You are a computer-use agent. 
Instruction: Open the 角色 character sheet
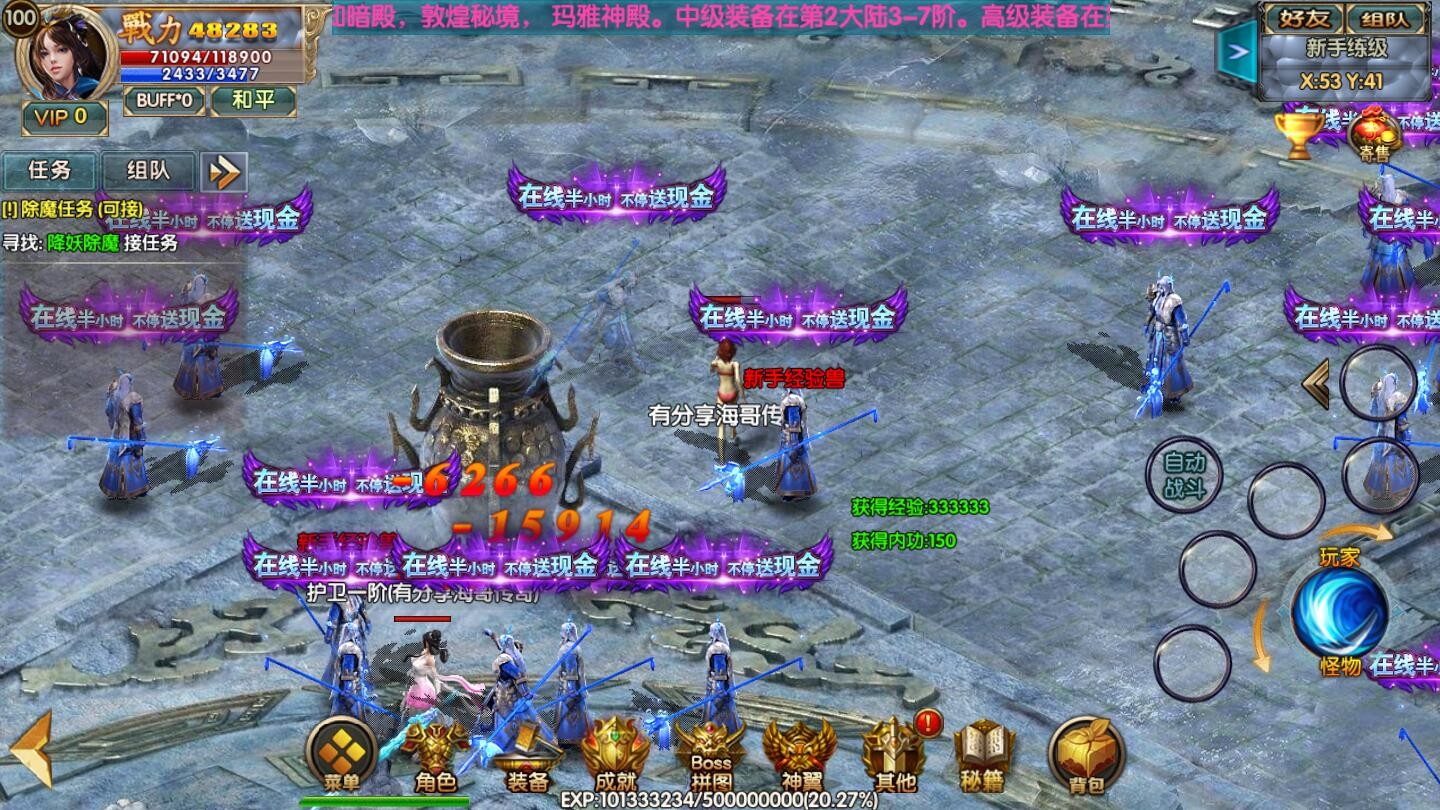click(435, 755)
